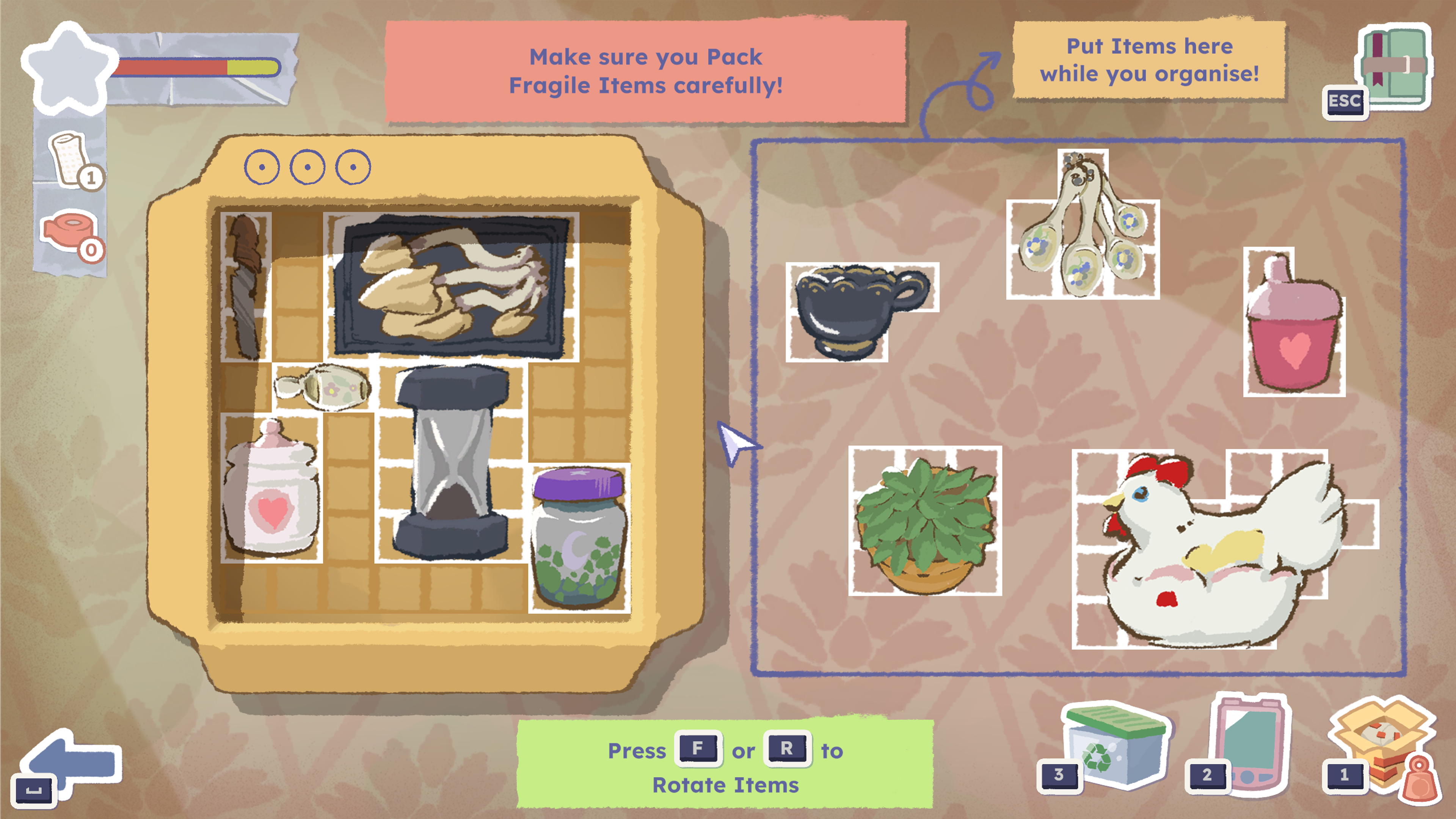The width and height of the screenshot is (1456, 819).
Task: Select the purple-lidded moon jar
Action: [579, 537]
